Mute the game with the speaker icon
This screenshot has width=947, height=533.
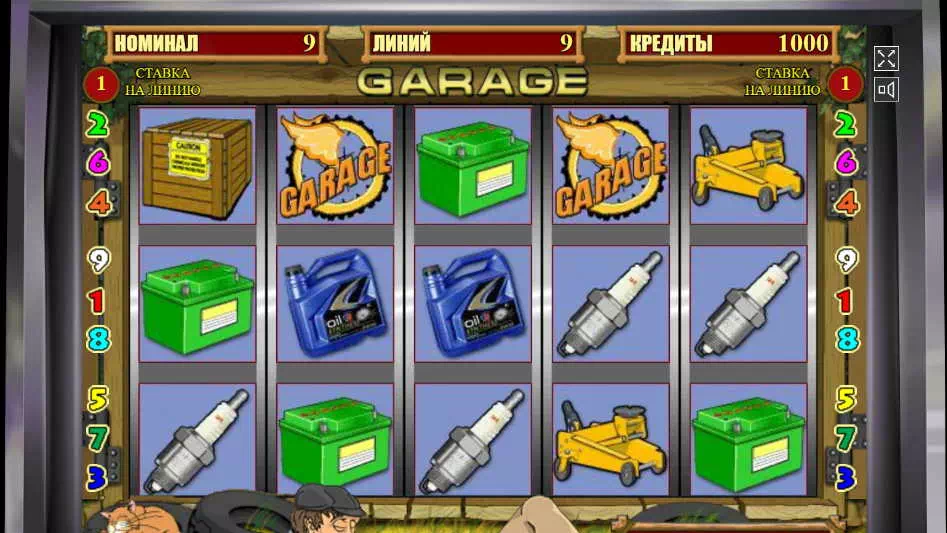pos(886,90)
